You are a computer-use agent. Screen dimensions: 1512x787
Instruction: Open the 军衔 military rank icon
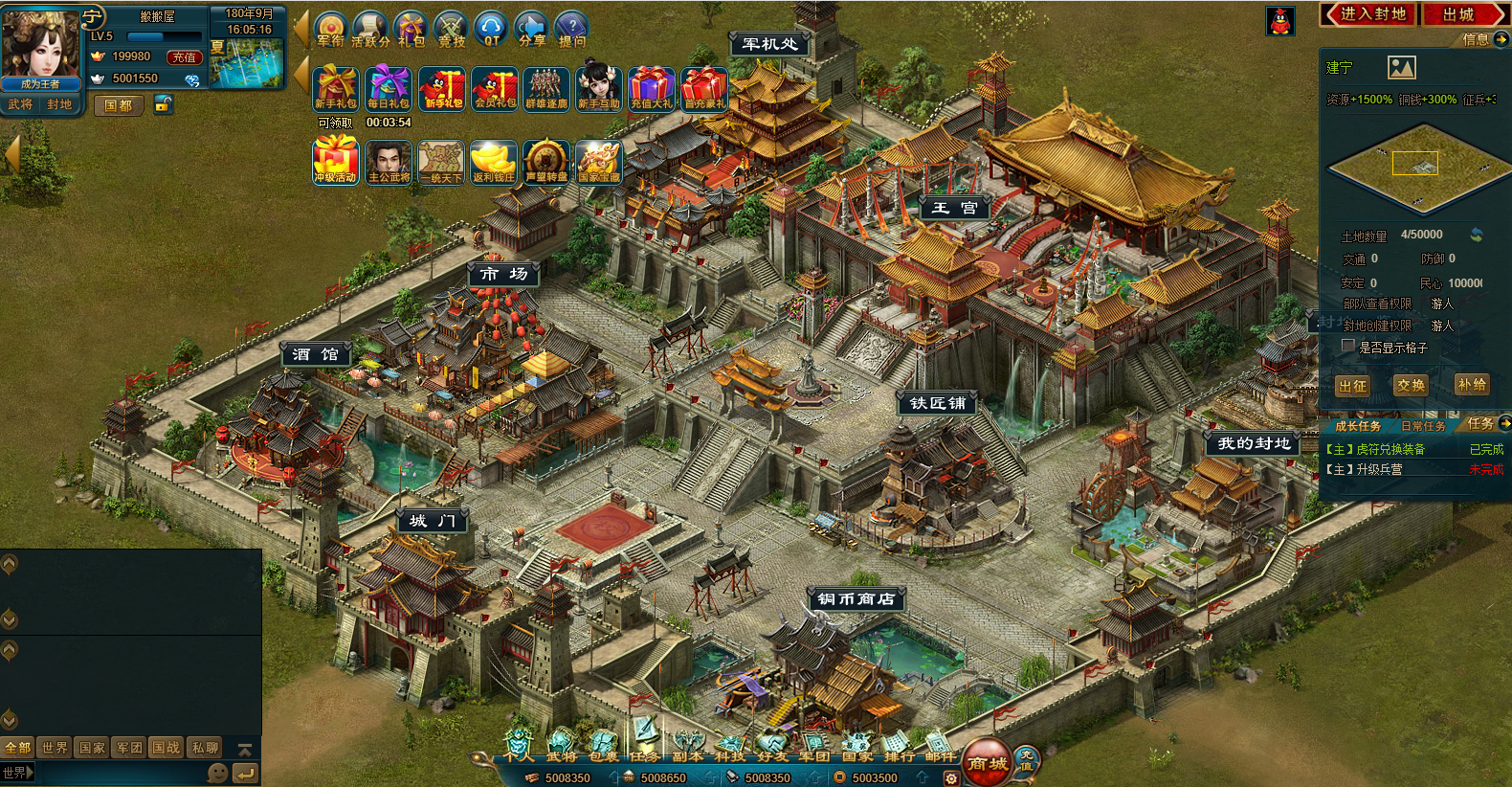coord(330,29)
